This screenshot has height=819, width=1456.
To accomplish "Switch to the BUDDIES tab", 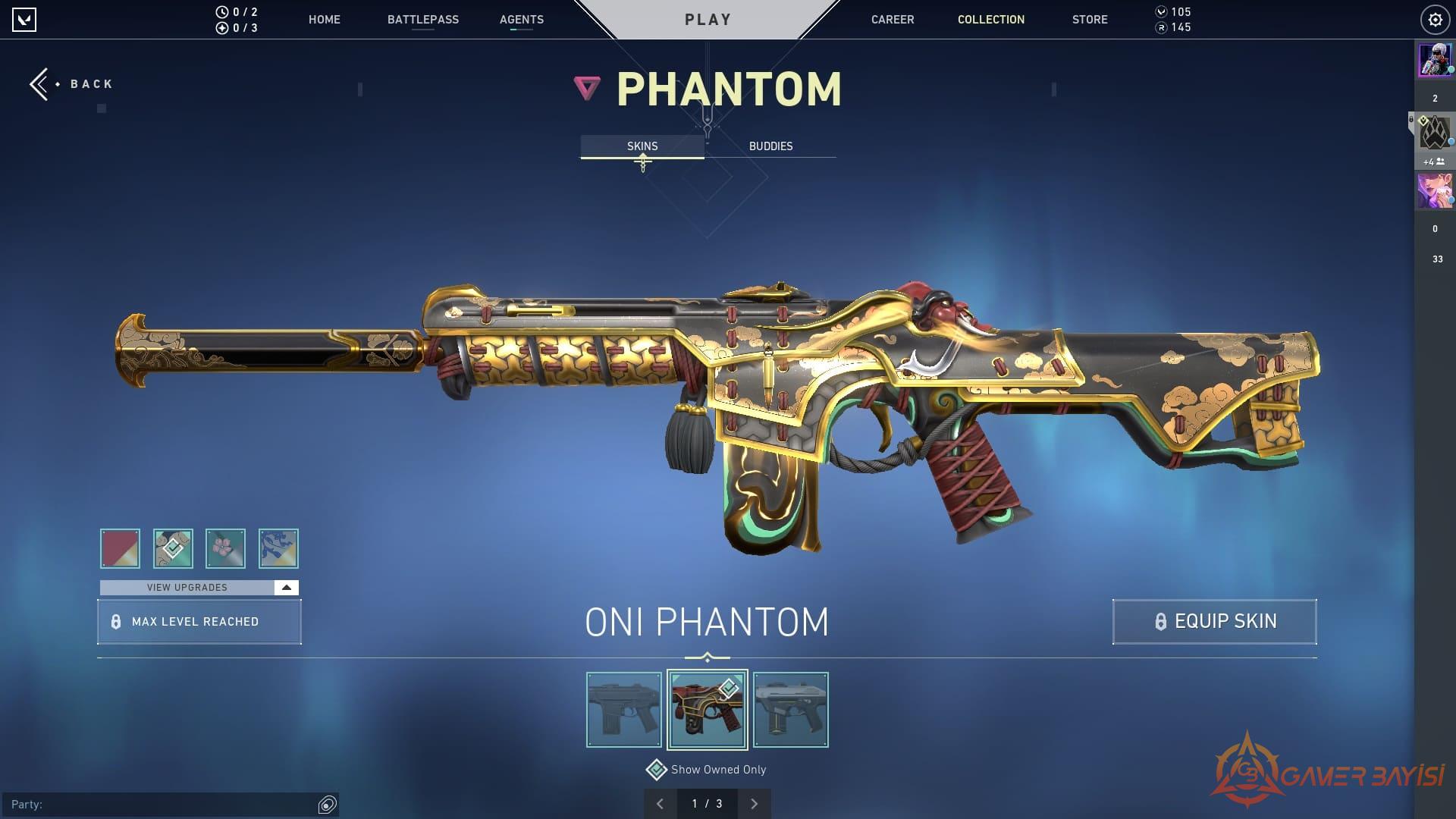I will tap(770, 146).
